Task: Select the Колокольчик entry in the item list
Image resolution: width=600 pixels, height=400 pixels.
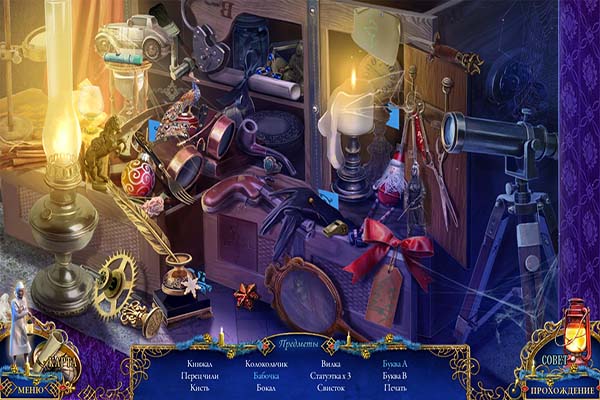Action: click(x=267, y=364)
